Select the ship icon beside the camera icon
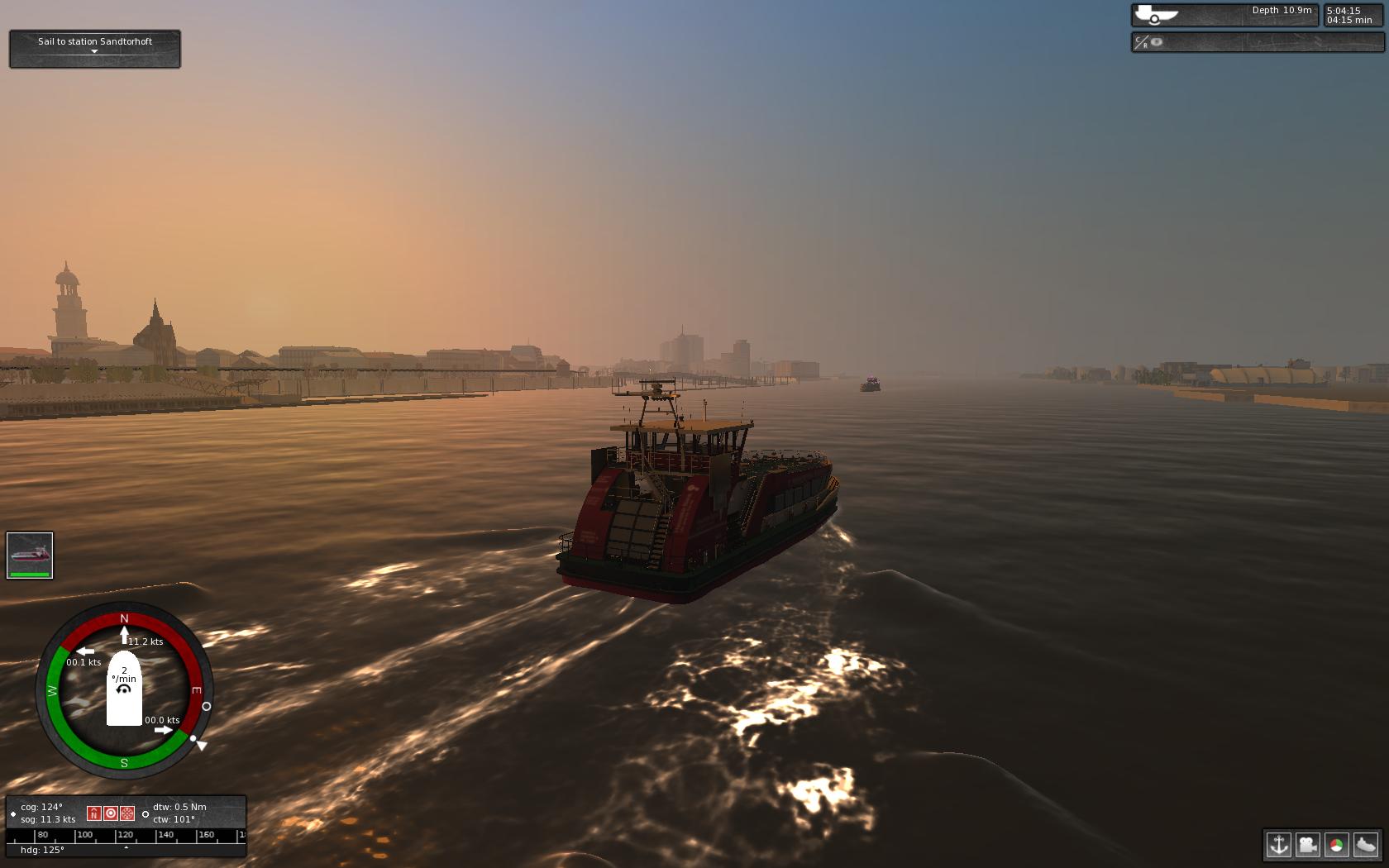The image size is (1389, 868). click(1366, 846)
